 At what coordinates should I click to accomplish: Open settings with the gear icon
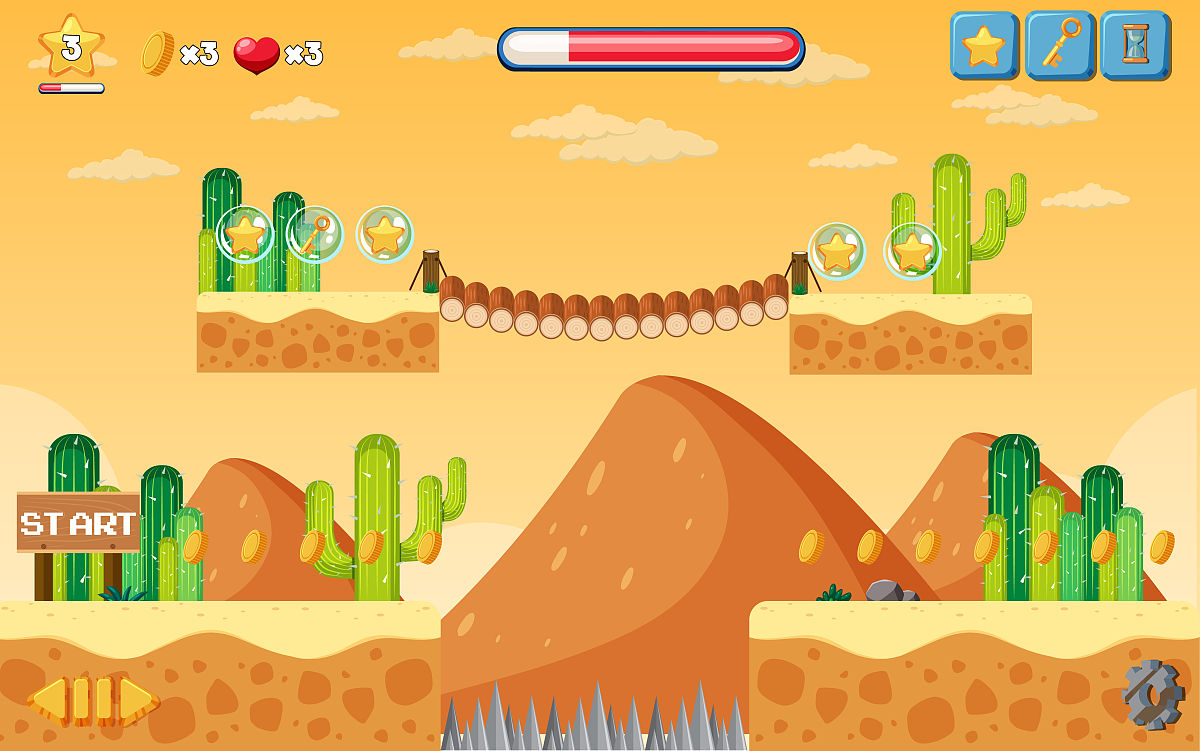1152,693
